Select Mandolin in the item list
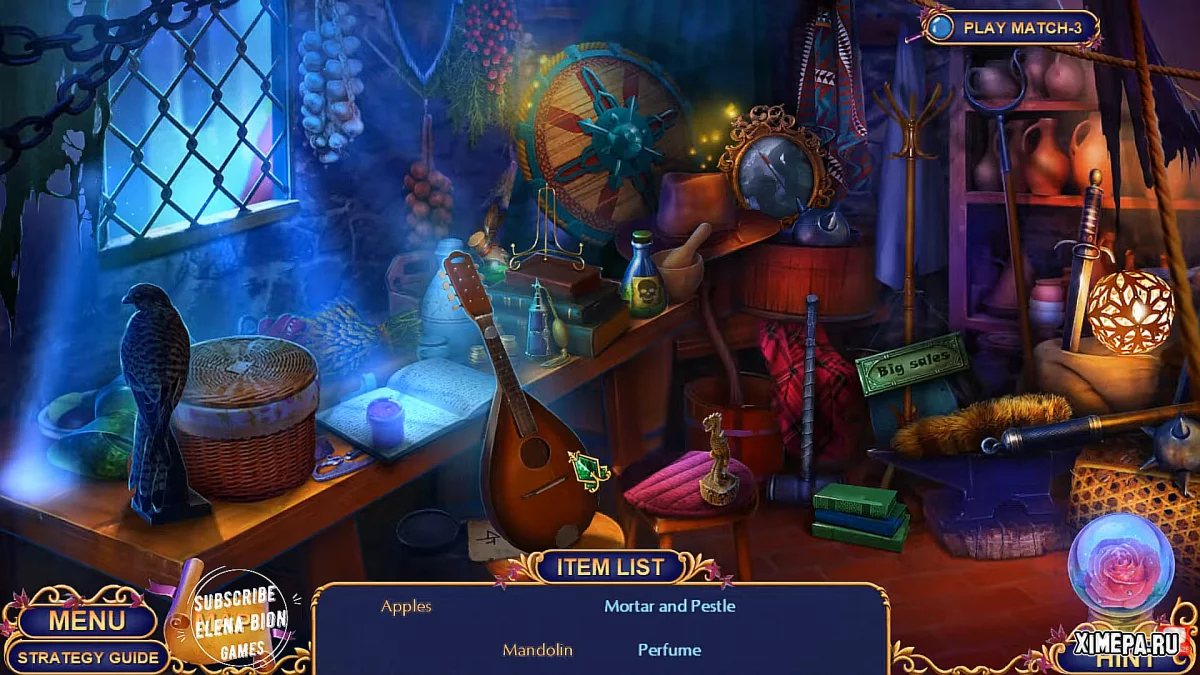 [x=537, y=650]
